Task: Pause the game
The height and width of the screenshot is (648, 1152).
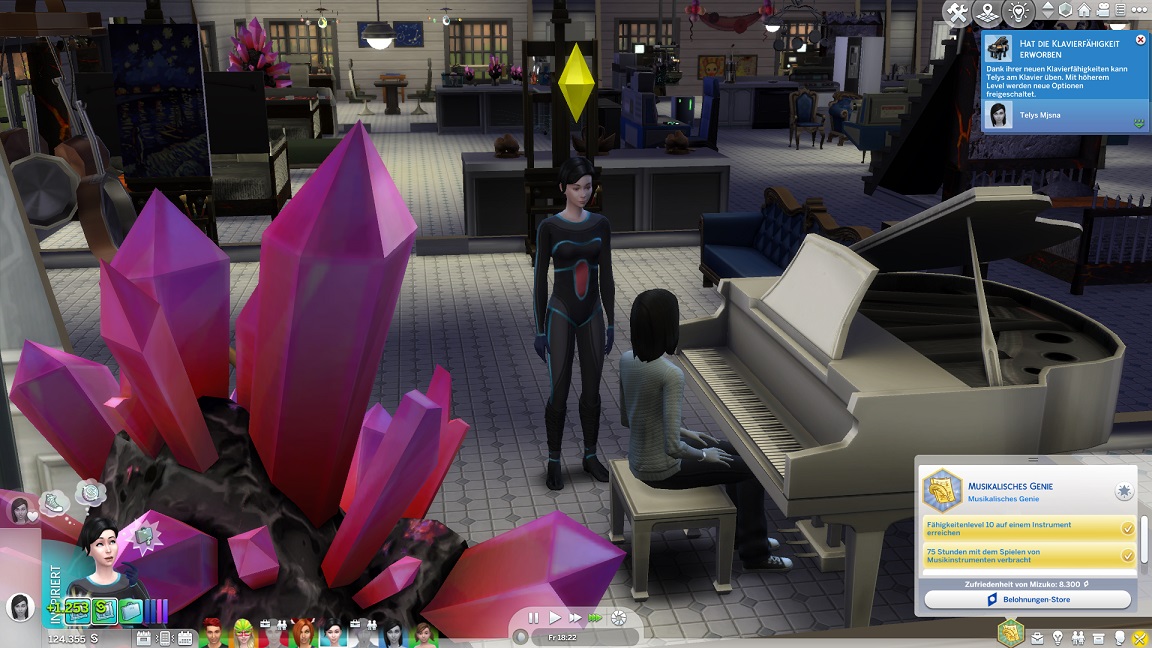Action: pyautogui.click(x=534, y=618)
